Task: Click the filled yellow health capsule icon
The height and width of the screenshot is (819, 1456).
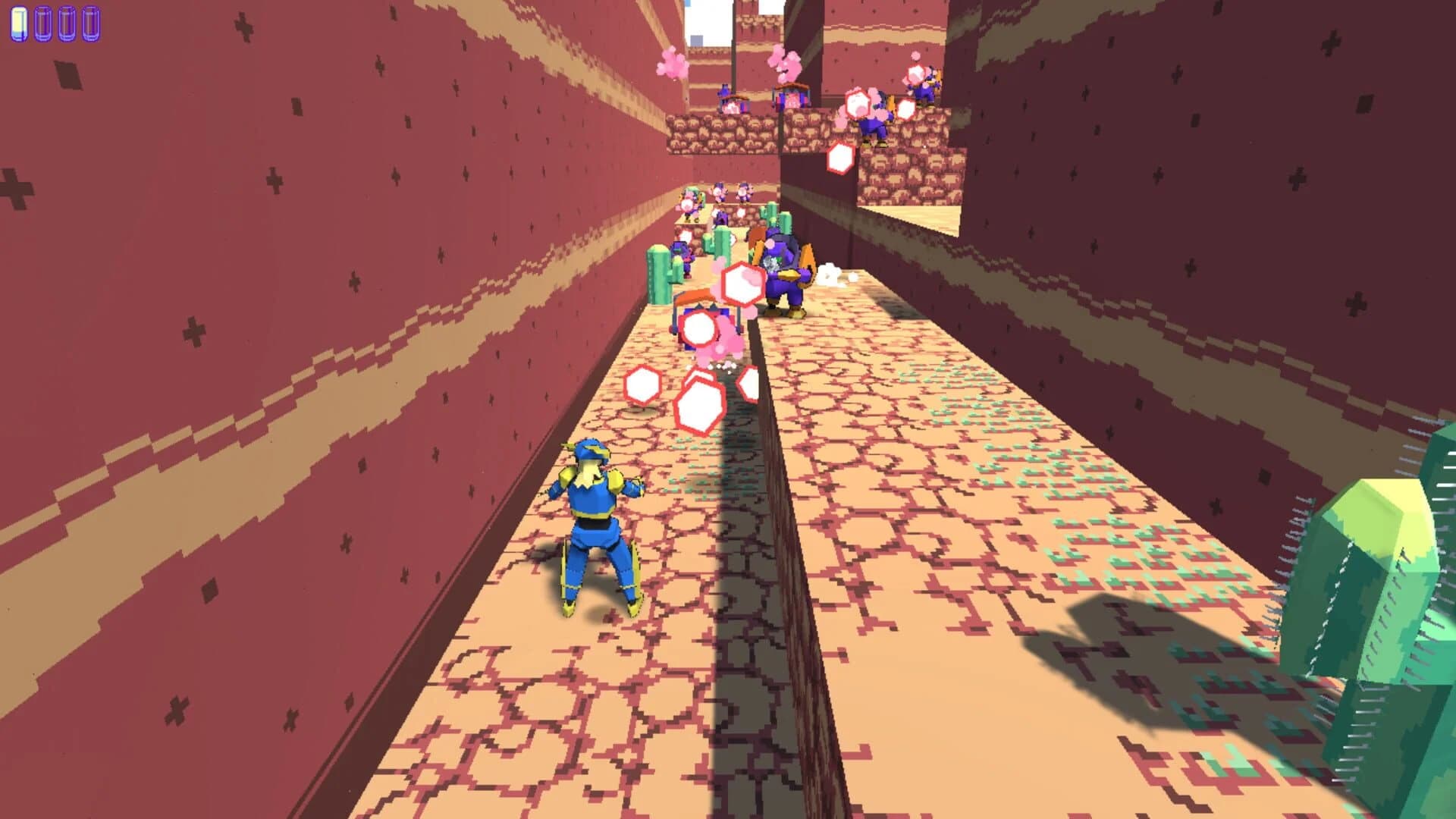Action: pyautogui.click(x=18, y=21)
